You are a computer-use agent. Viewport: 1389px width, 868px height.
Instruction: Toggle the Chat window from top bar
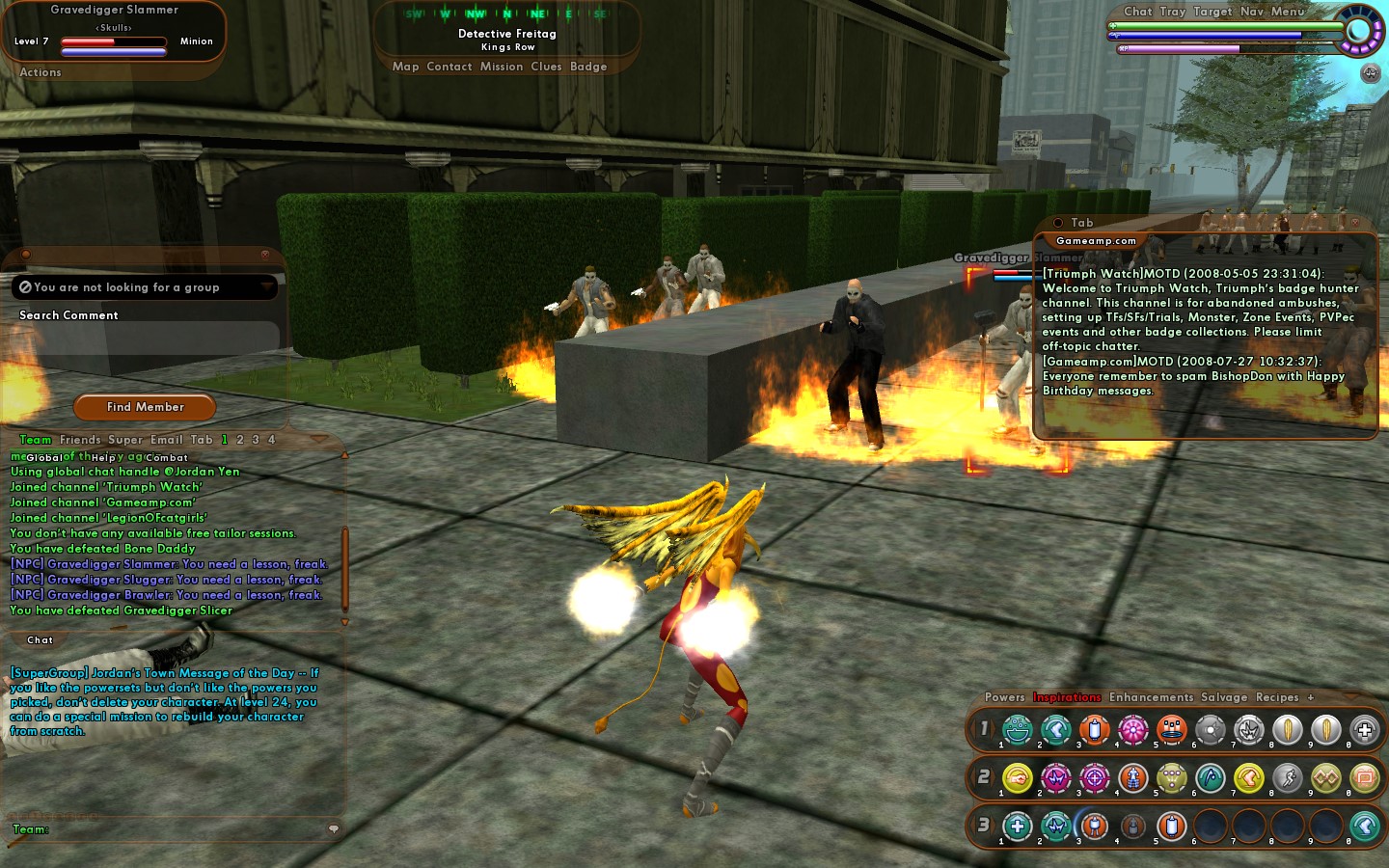(x=1138, y=12)
